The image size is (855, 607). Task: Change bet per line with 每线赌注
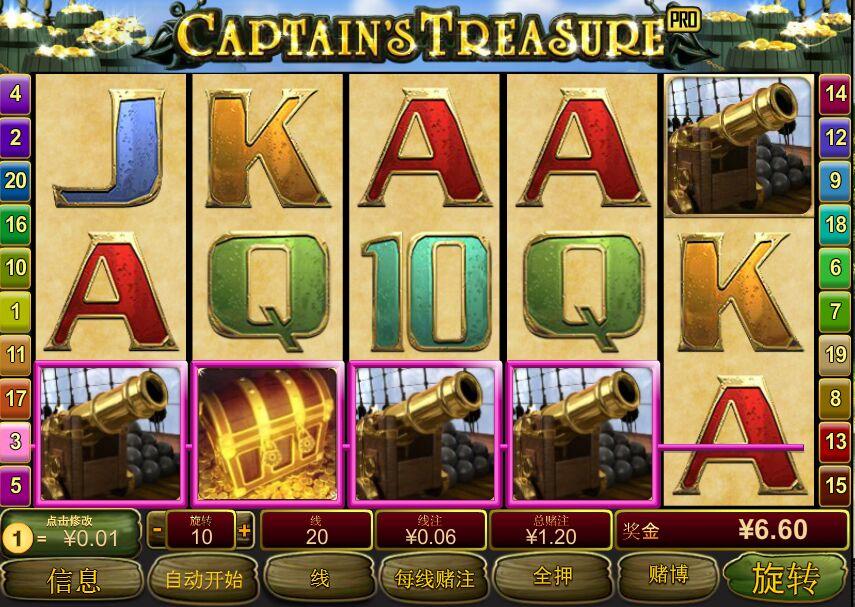click(434, 579)
